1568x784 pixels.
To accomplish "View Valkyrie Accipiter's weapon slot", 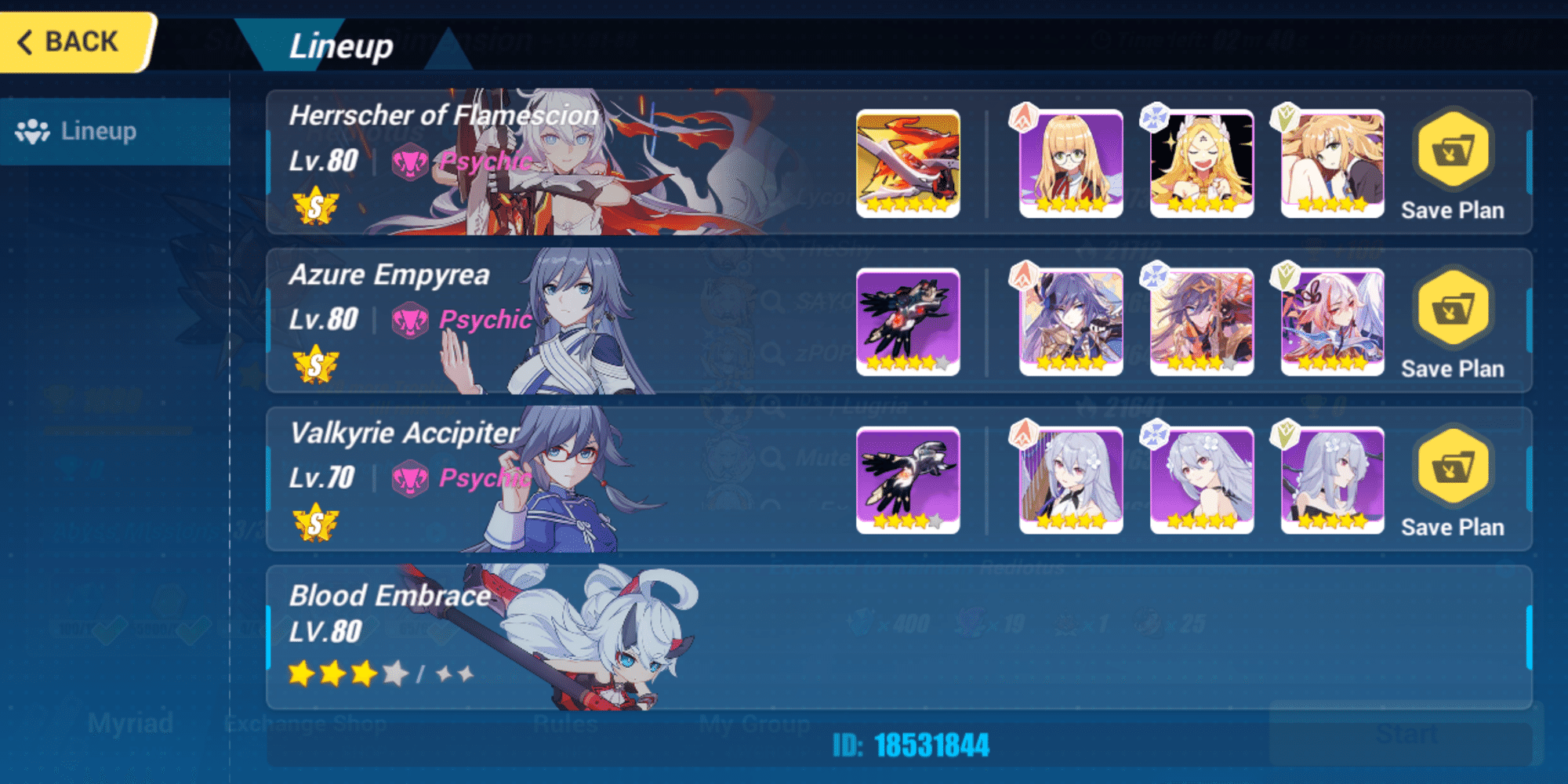I will tap(907, 481).
